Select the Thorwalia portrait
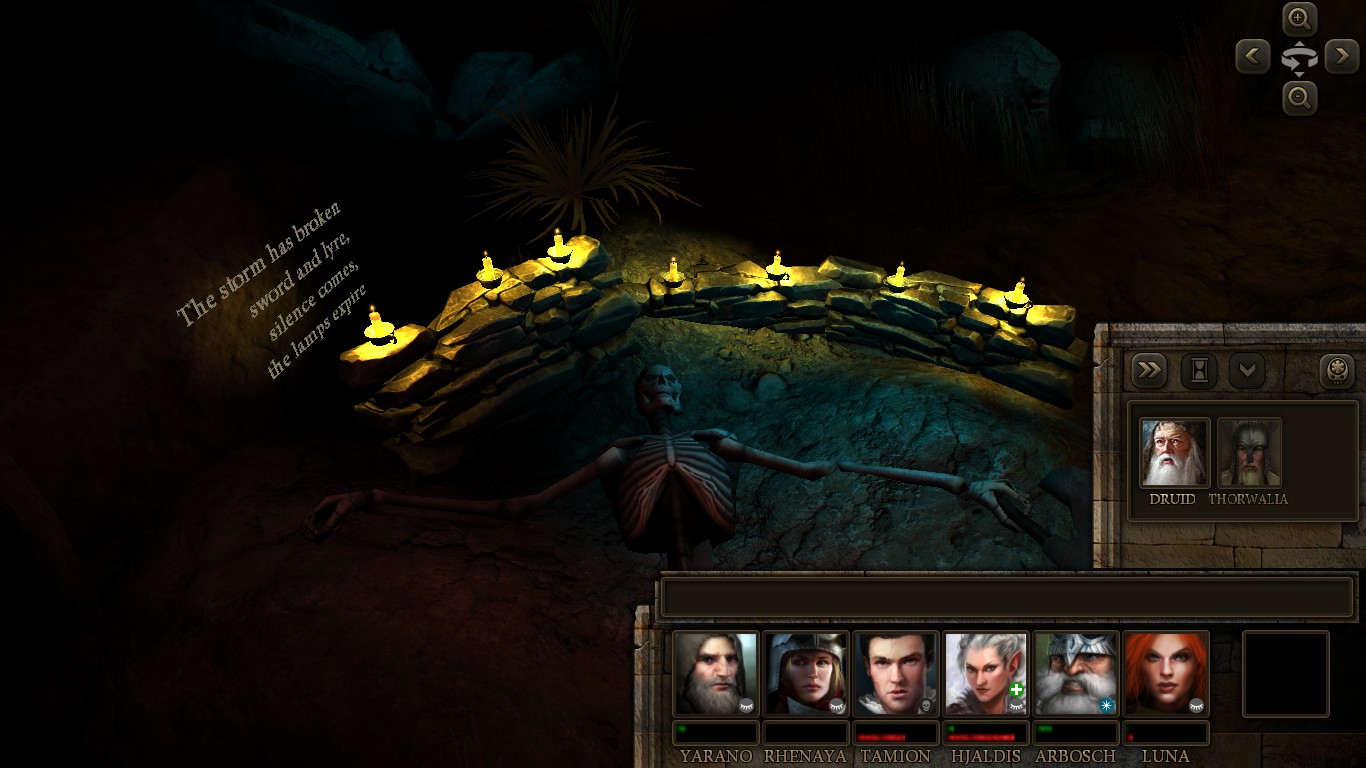 click(1249, 452)
